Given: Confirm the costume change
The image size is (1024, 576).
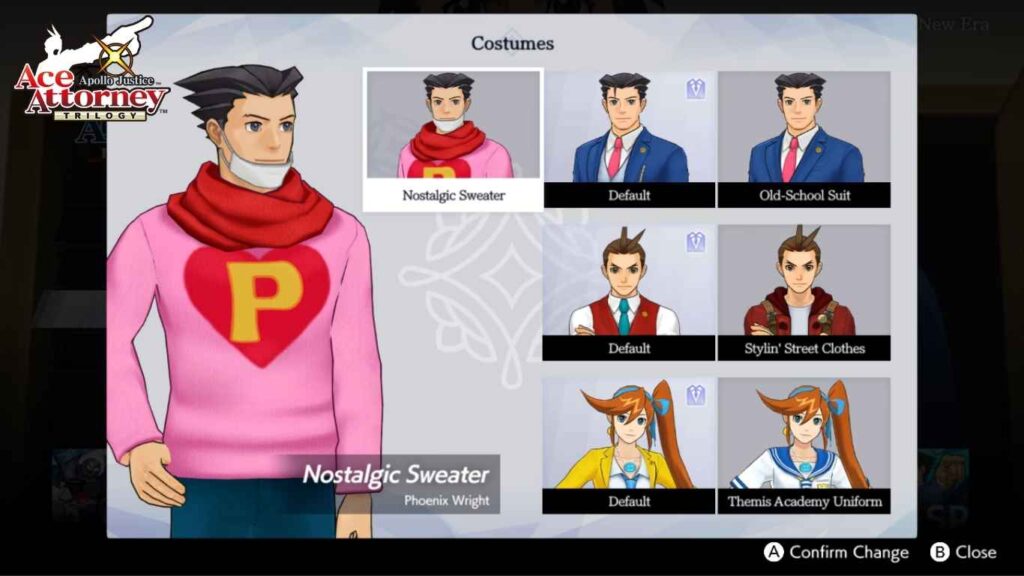Looking at the screenshot, I should pos(837,552).
